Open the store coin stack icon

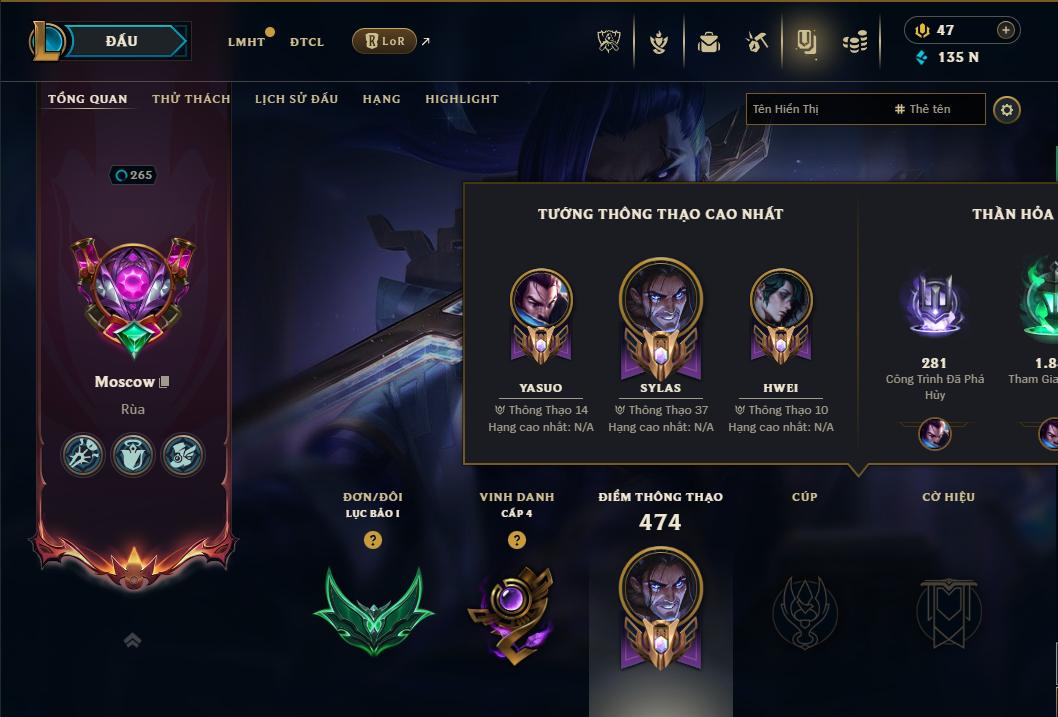point(855,42)
